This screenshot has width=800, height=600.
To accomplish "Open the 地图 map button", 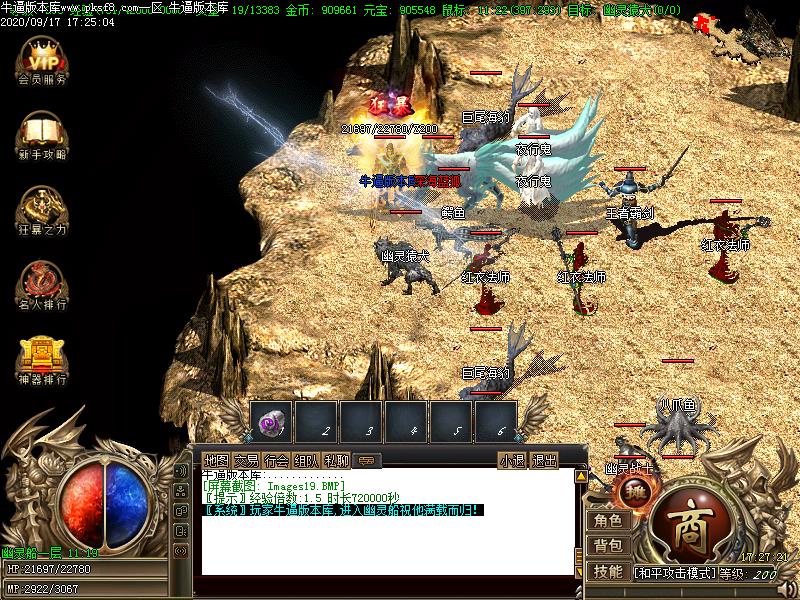I will click(216, 461).
